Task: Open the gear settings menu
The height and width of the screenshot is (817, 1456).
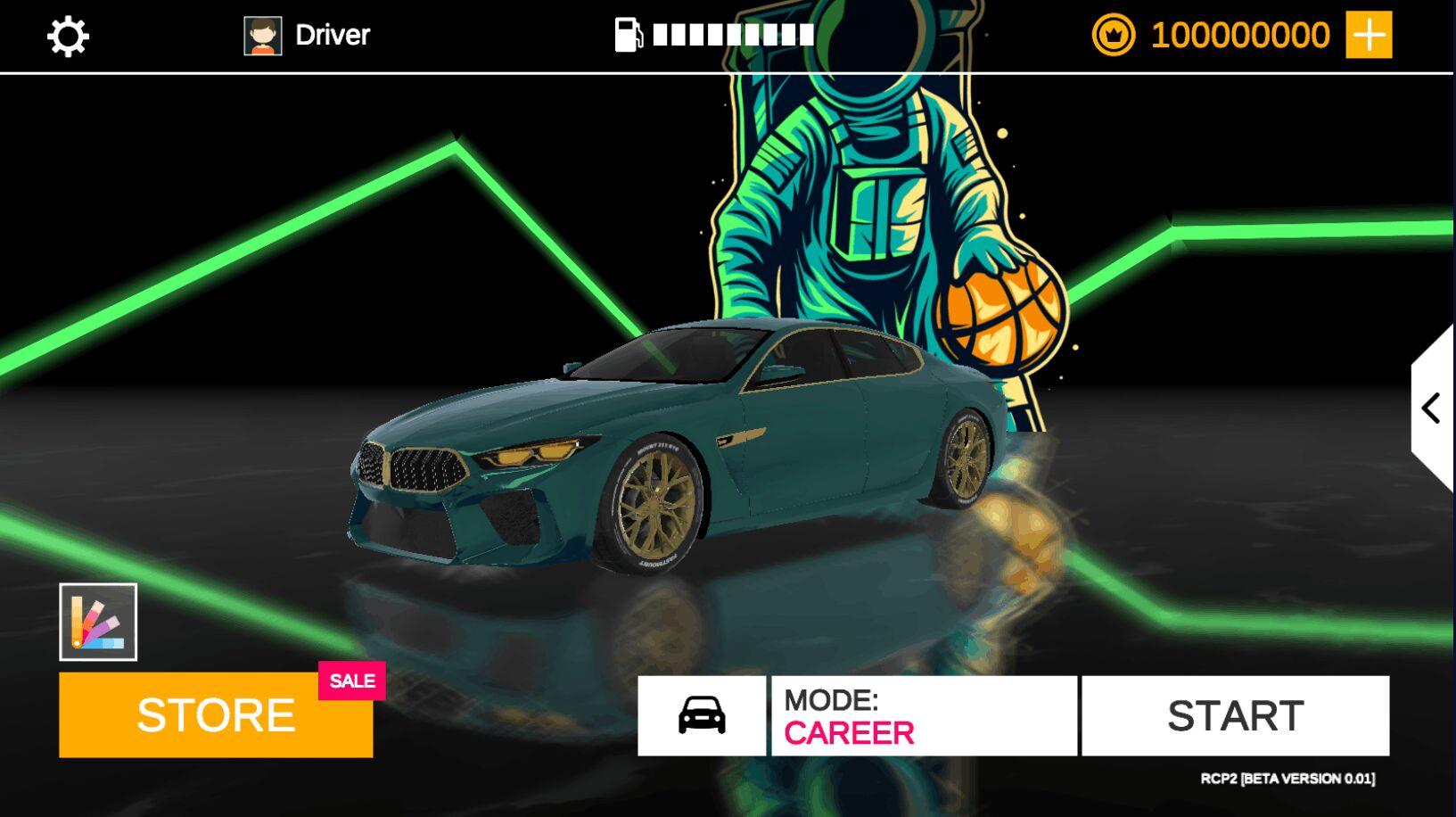Action: click(68, 37)
